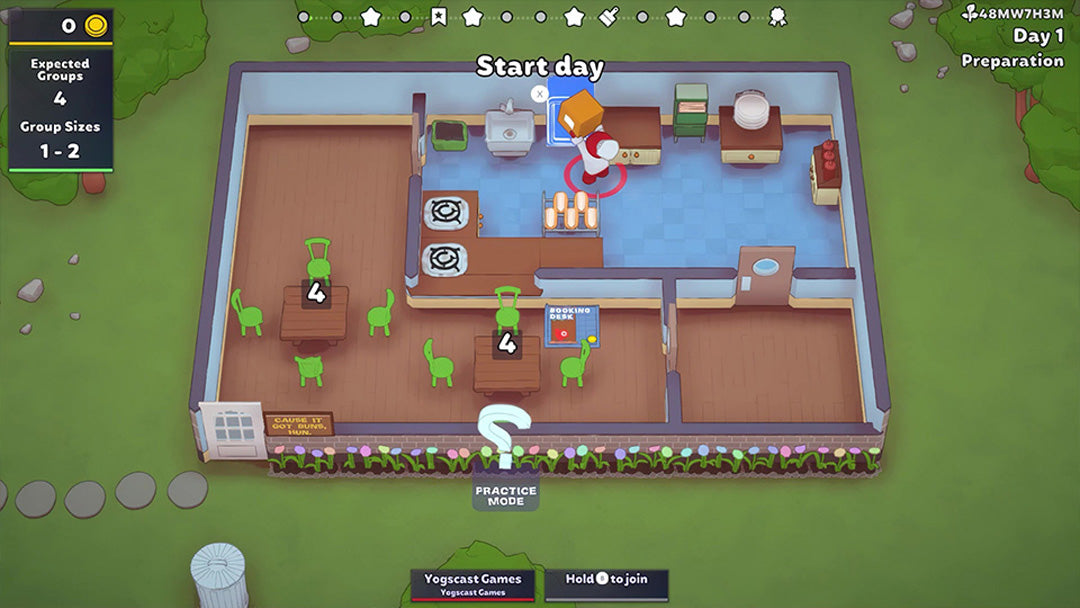Screen dimensions: 1080x608
Task: Select the Yogscast Games player card
Action: point(472,584)
